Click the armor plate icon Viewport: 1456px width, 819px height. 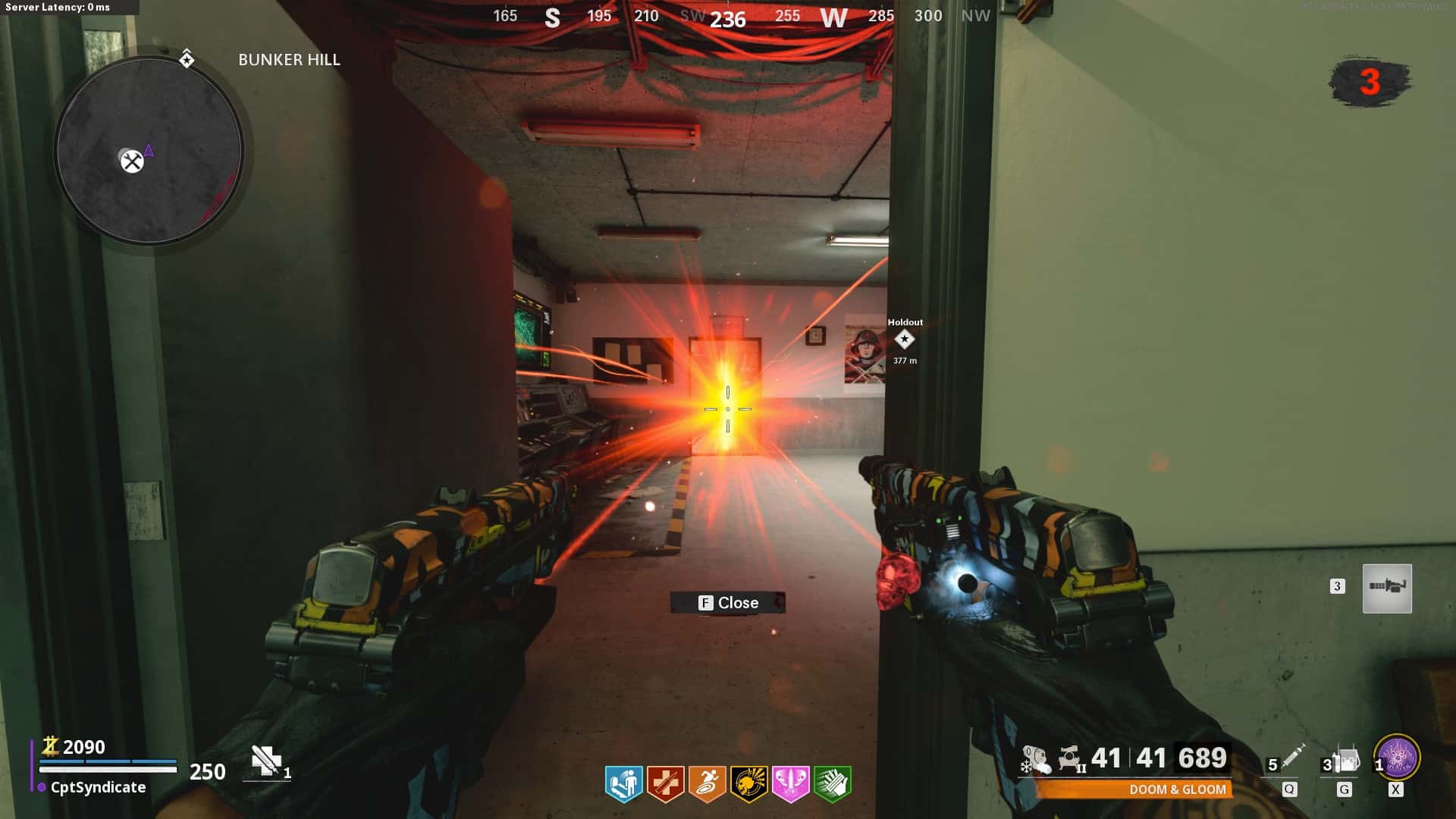point(266,761)
